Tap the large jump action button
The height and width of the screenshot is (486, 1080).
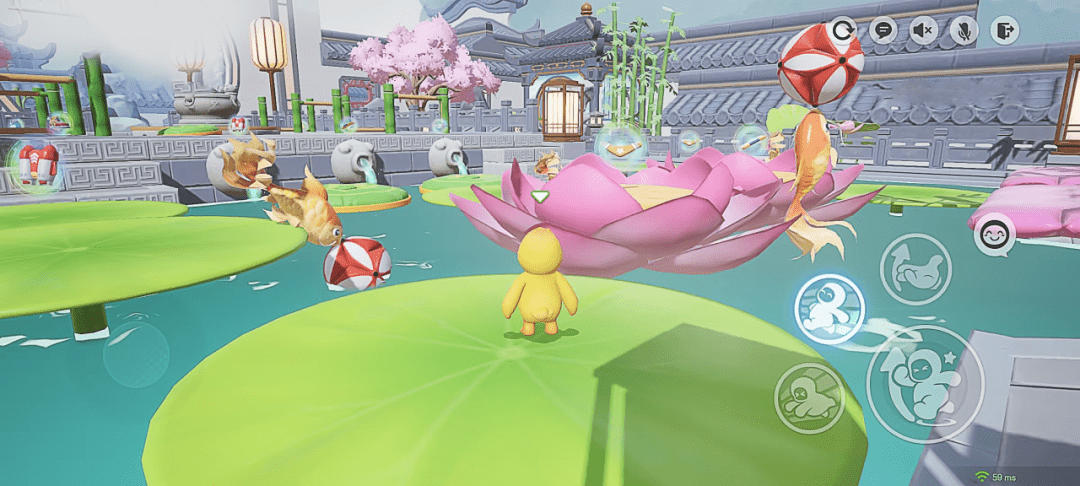pyautogui.click(x=924, y=384)
